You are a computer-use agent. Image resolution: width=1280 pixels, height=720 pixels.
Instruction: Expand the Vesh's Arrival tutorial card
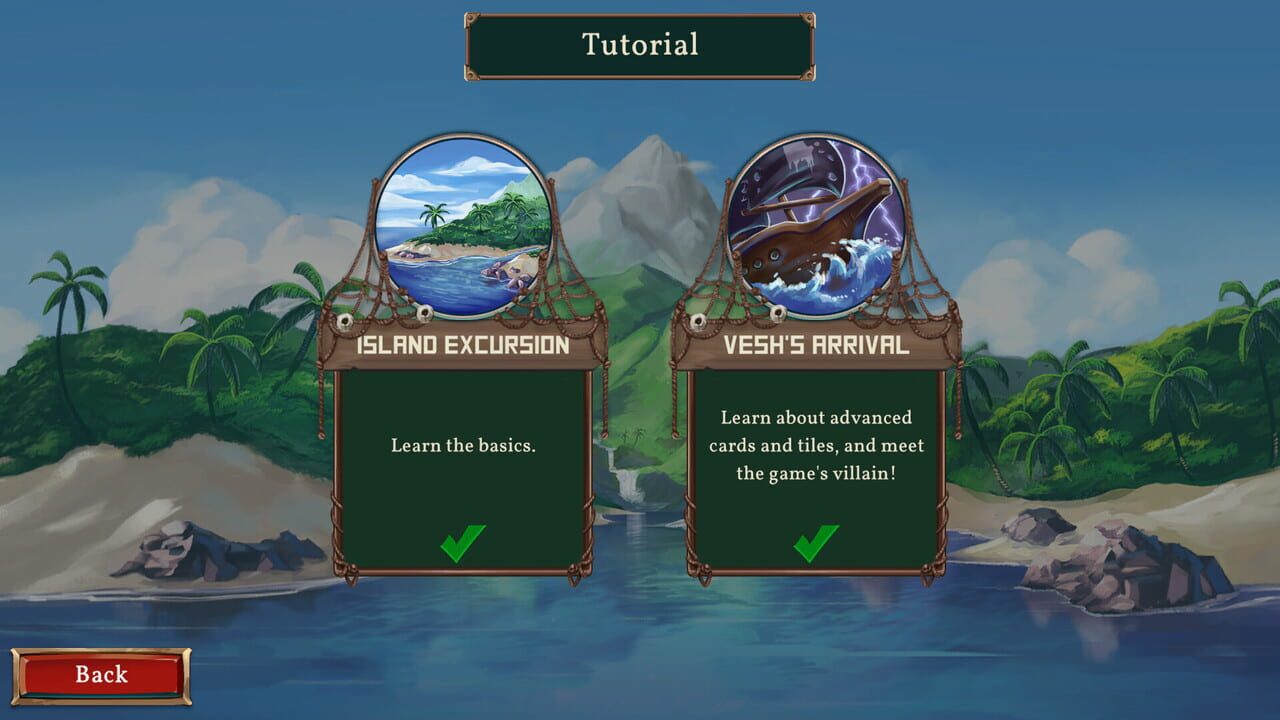[x=815, y=470]
